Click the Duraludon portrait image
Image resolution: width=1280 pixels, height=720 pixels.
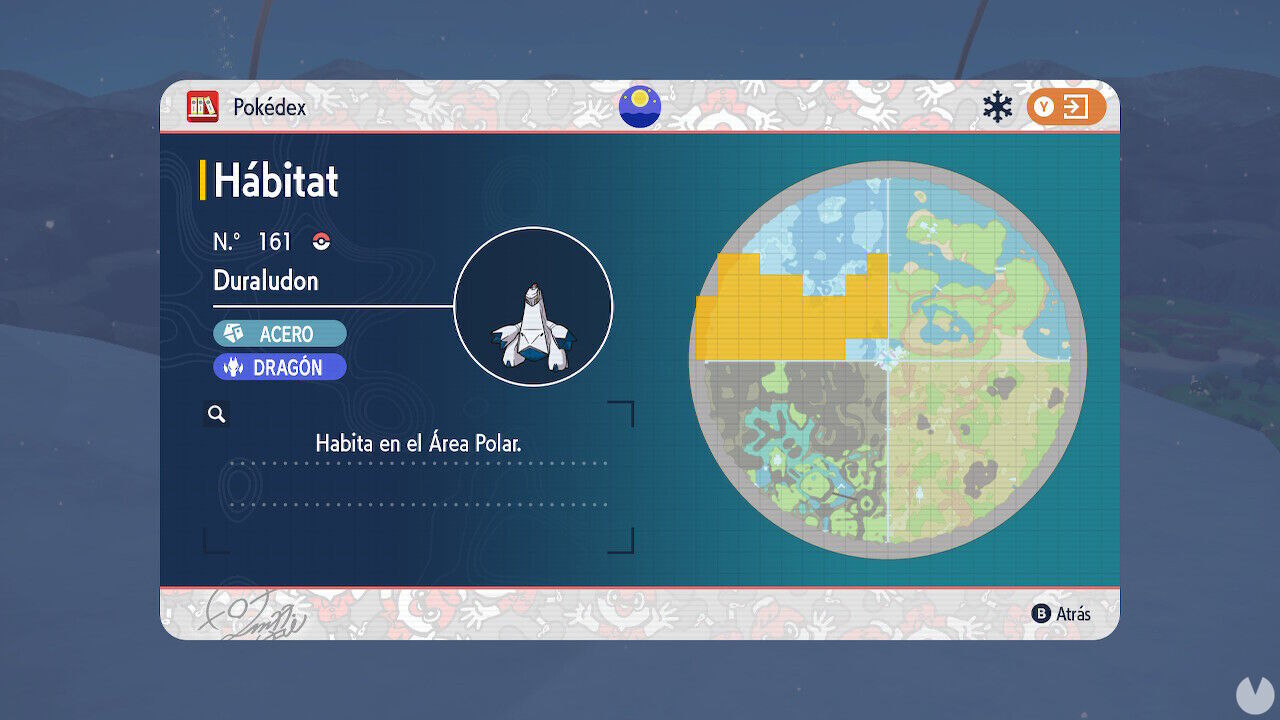pyautogui.click(x=535, y=304)
